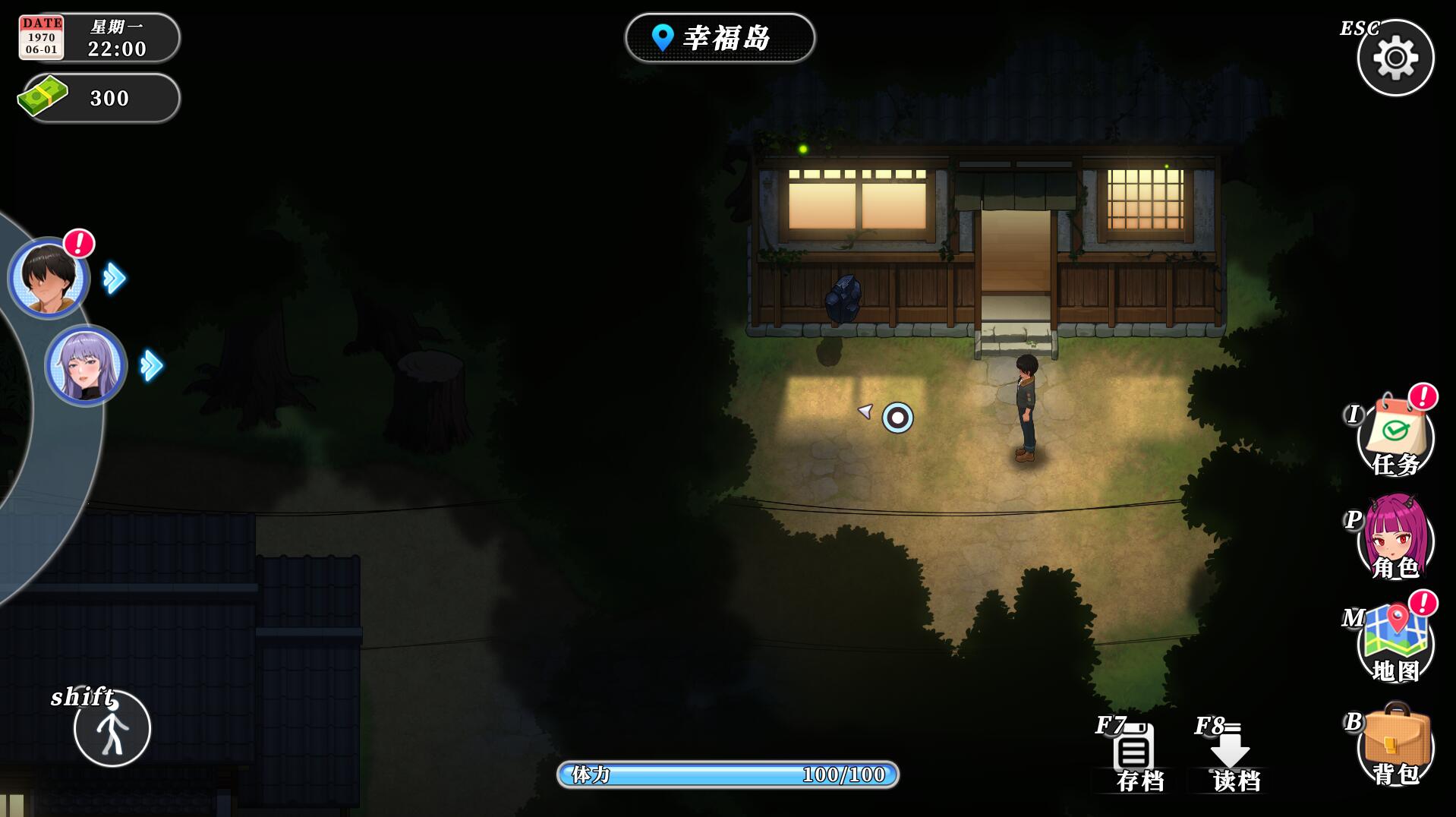Select the black-haired boy portrait
This screenshot has width=1456, height=817.
[49, 278]
